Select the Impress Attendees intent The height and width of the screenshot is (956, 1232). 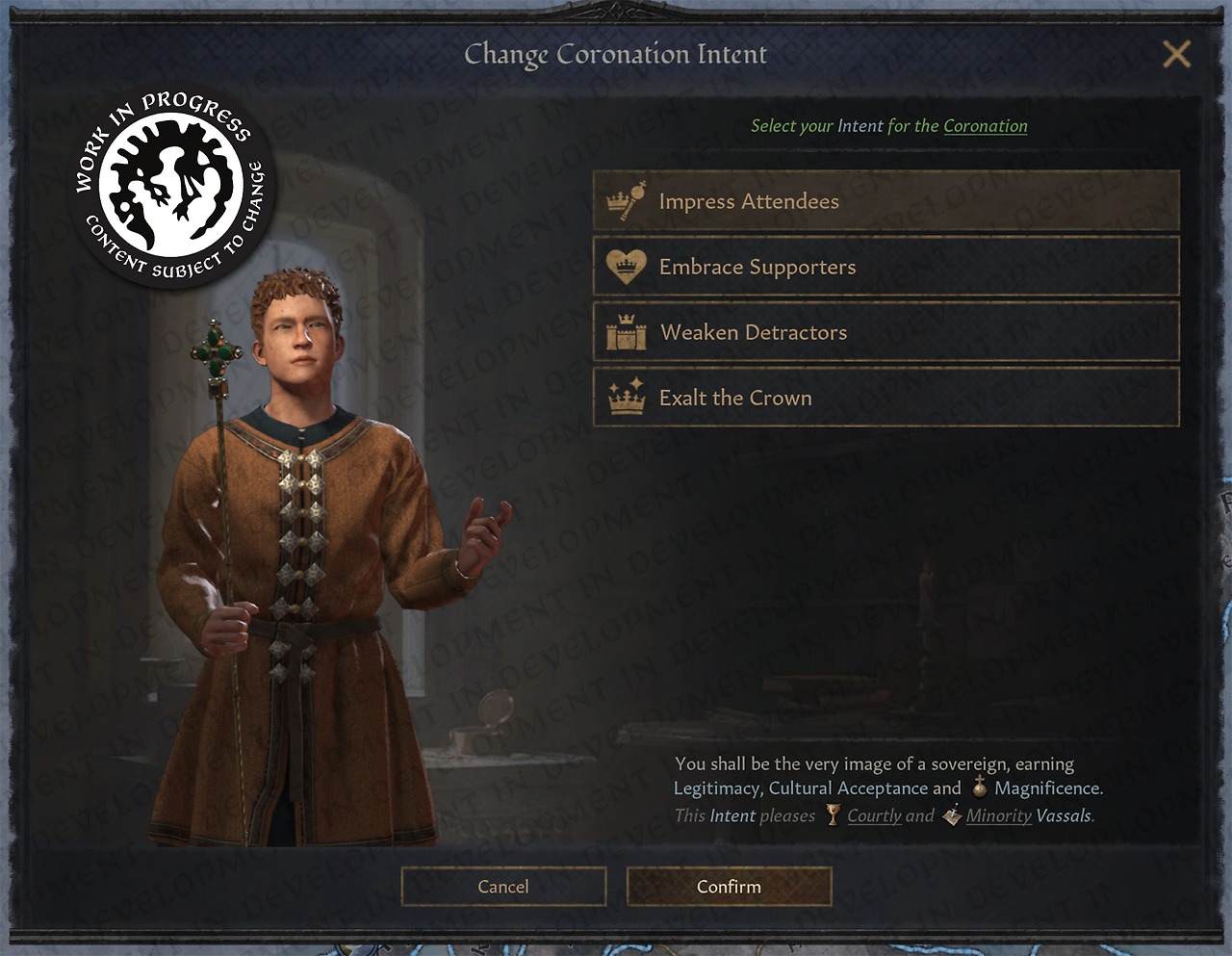(885, 201)
